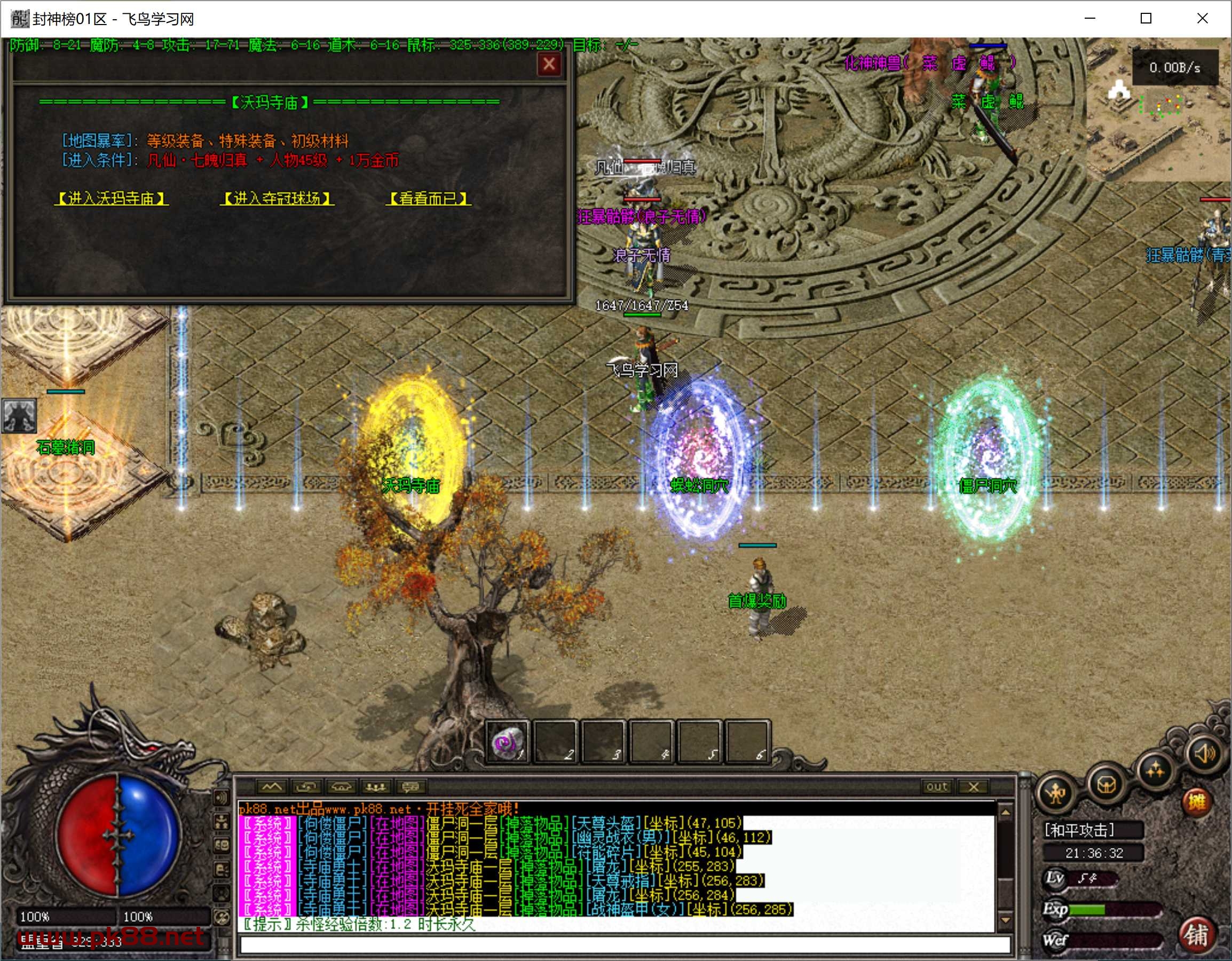Switch the 和平攻击 attack mode
This screenshot has width=1232, height=961.
coord(1080,830)
